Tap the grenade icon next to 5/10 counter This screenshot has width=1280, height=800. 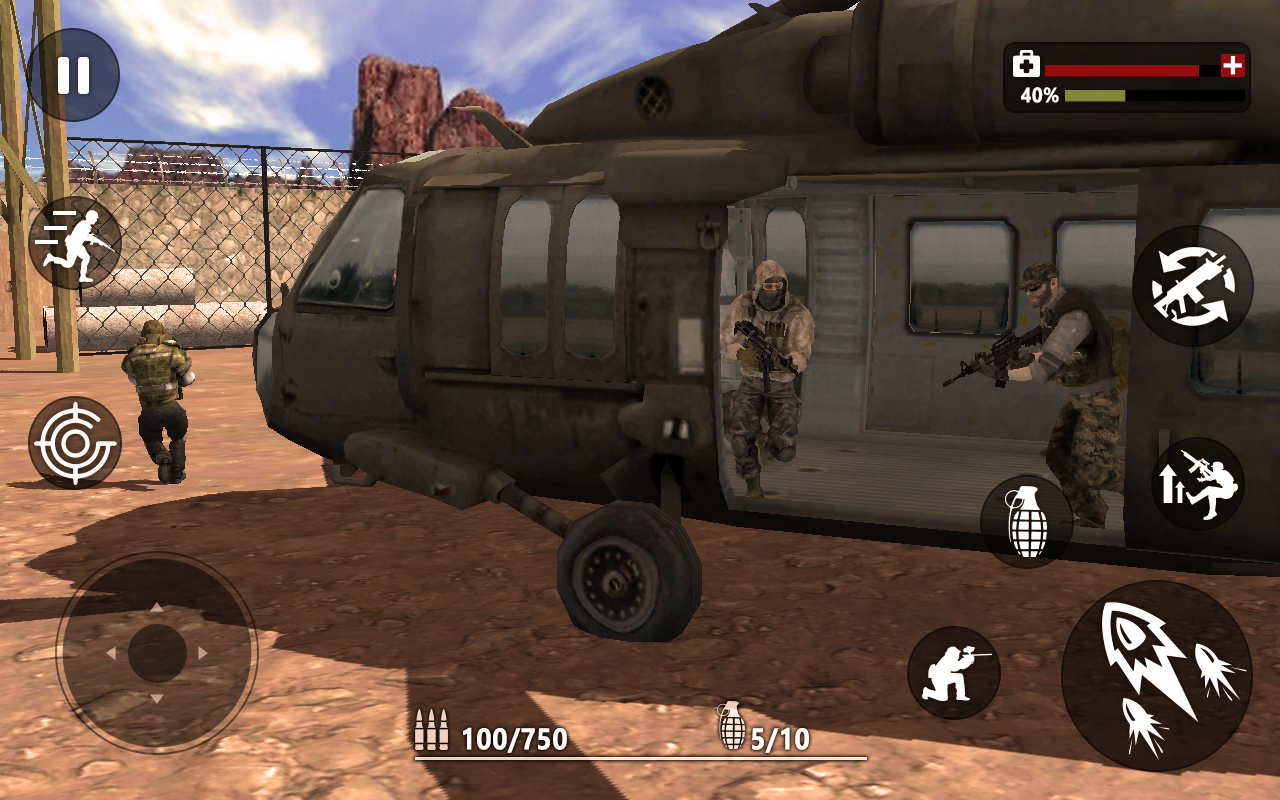coord(733,730)
